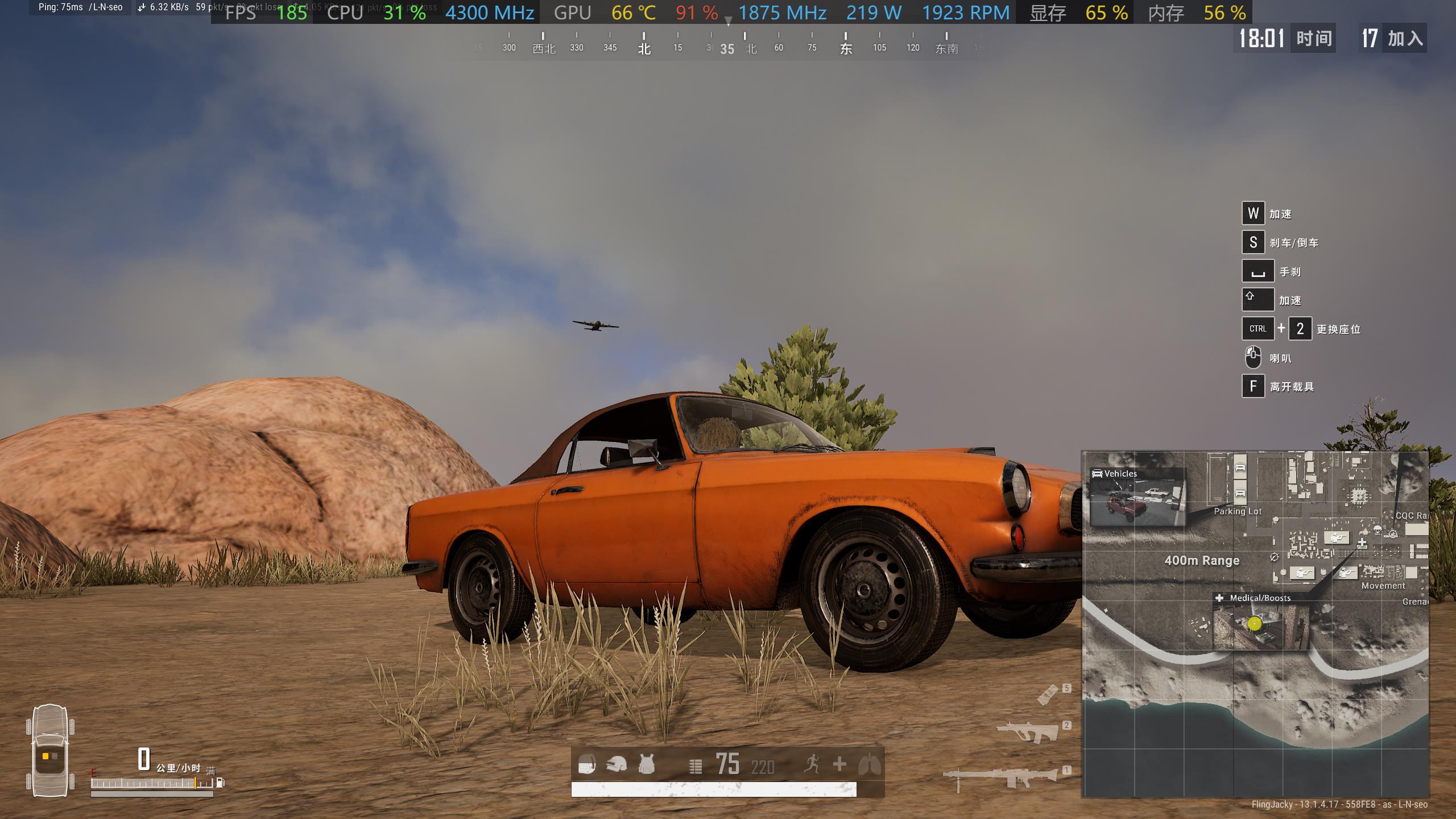Click the armor vest icon
The image size is (1456, 819).
tap(646, 764)
